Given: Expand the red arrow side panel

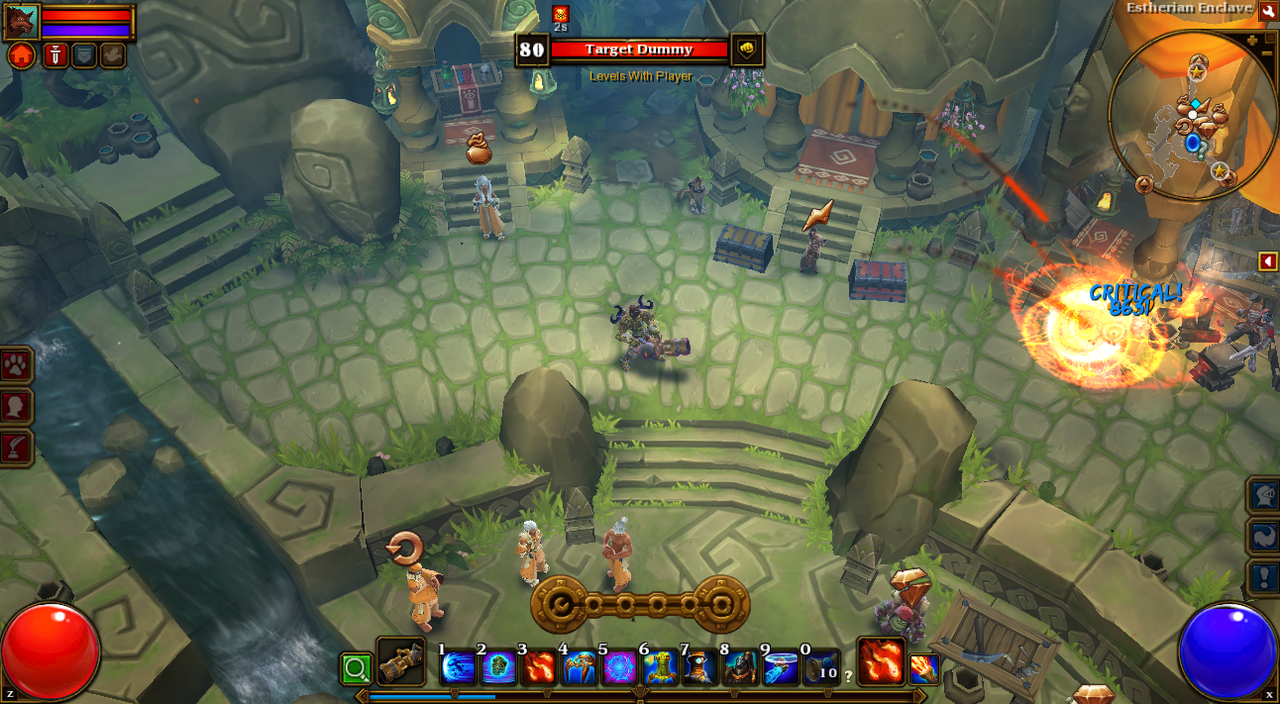Looking at the screenshot, I should [1268, 261].
